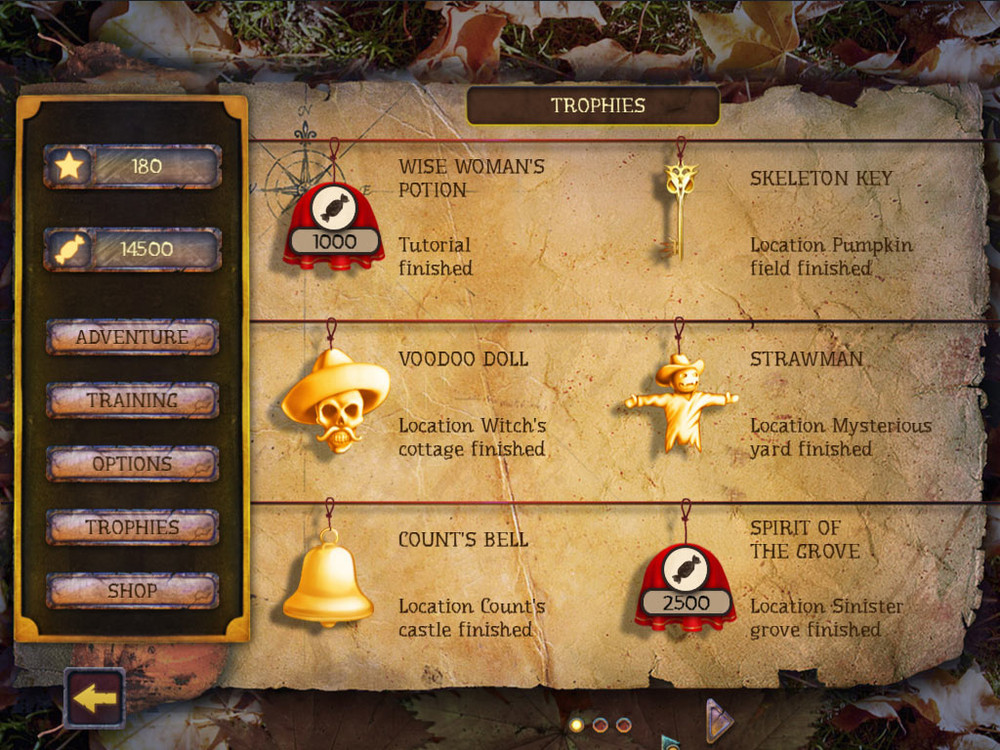Click the Trophies menu button
The height and width of the screenshot is (750, 1000).
point(132,527)
